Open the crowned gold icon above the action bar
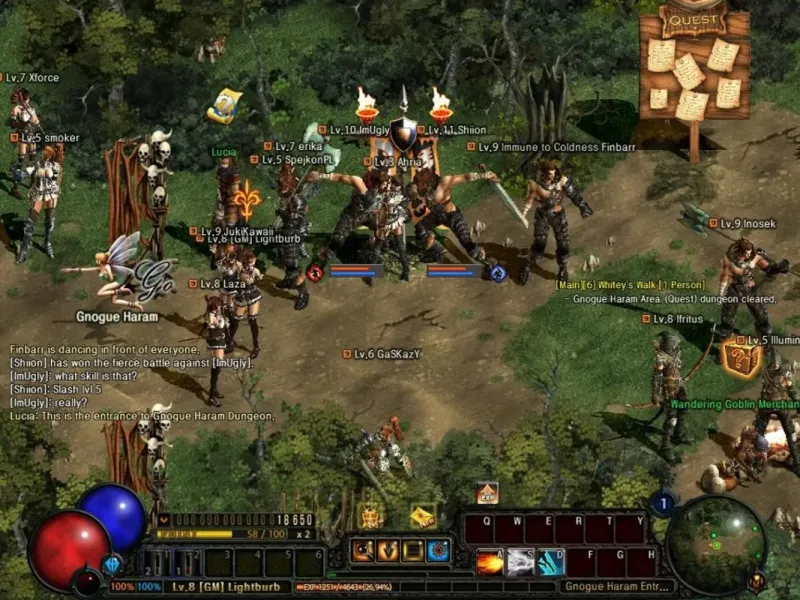This screenshot has height=600, width=800. (371, 516)
